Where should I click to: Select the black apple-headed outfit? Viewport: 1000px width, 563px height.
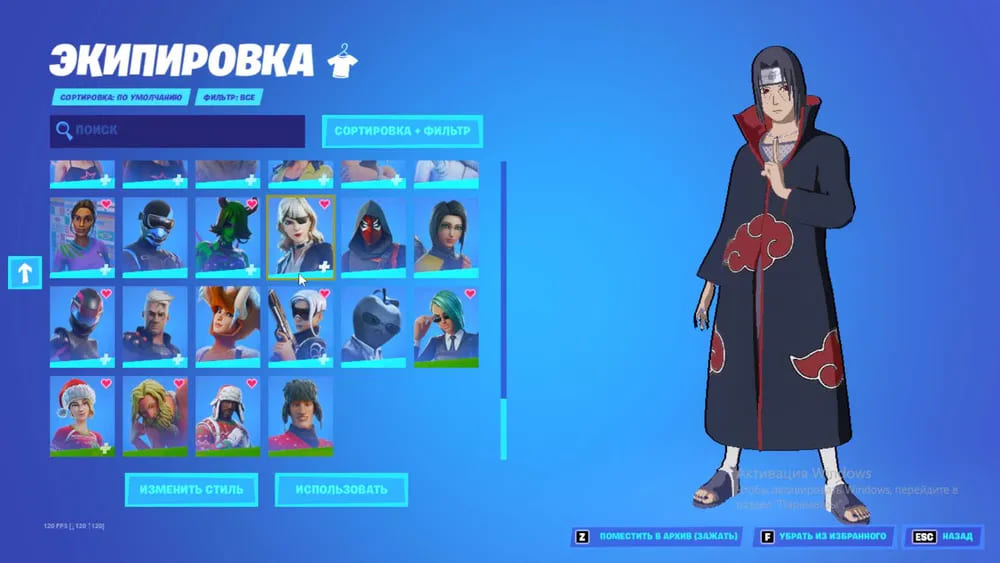[x=373, y=325]
